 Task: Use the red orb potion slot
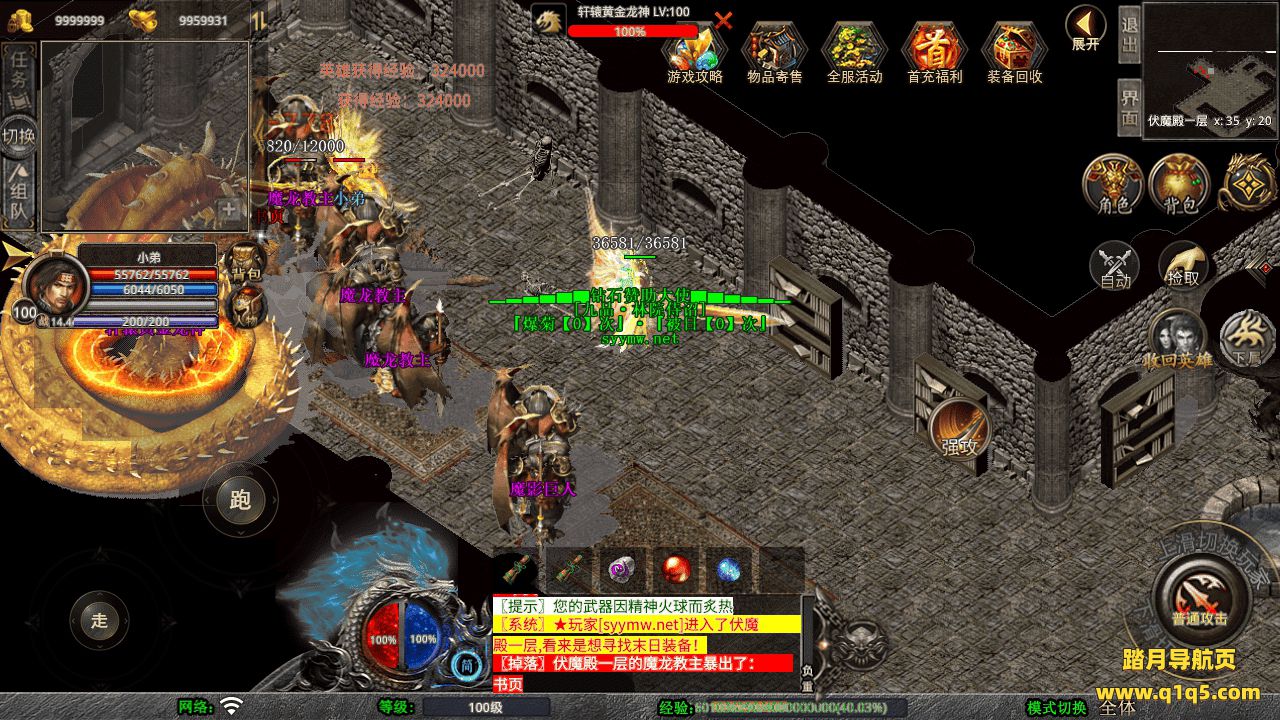pyautogui.click(x=676, y=571)
